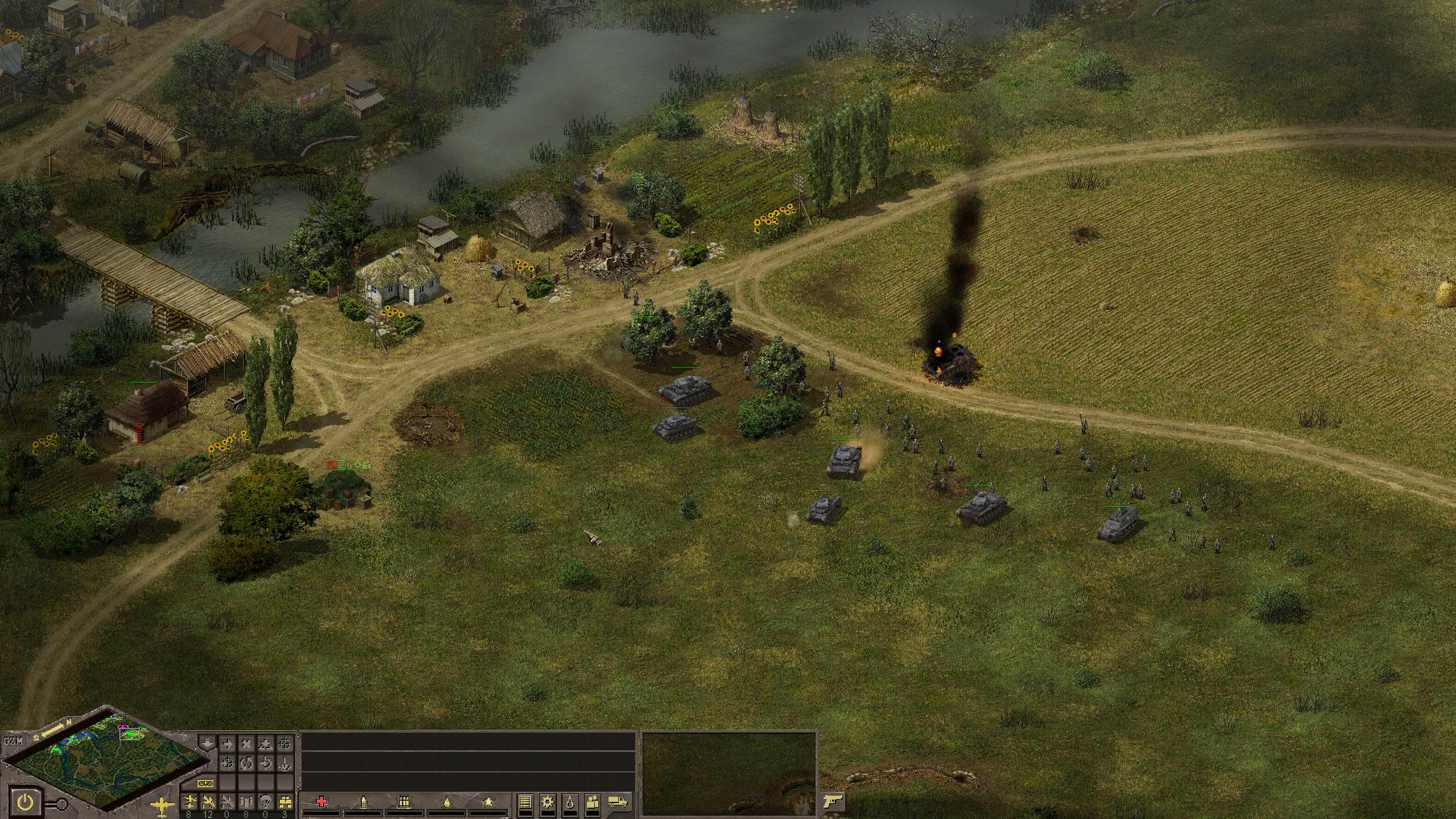Open the gear settings icon
The width and height of the screenshot is (1456, 819).
tap(548, 802)
